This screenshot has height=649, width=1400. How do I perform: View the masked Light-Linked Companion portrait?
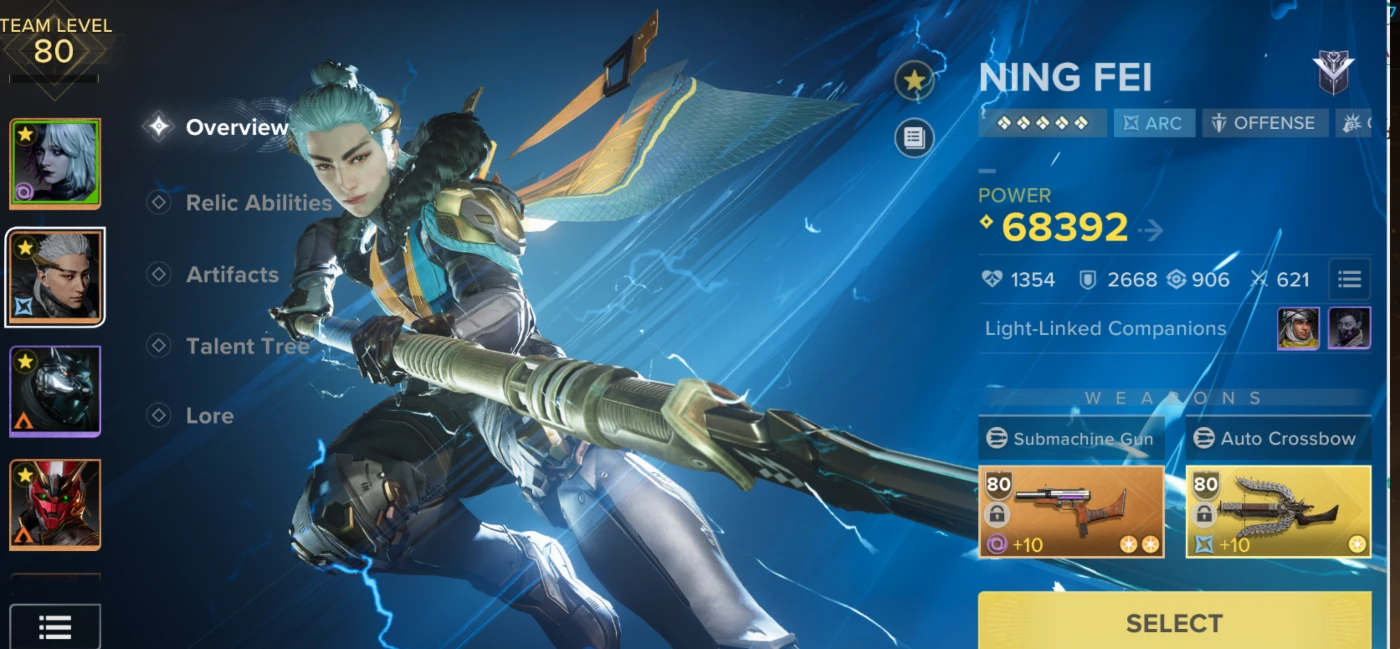pos(1349,328)
